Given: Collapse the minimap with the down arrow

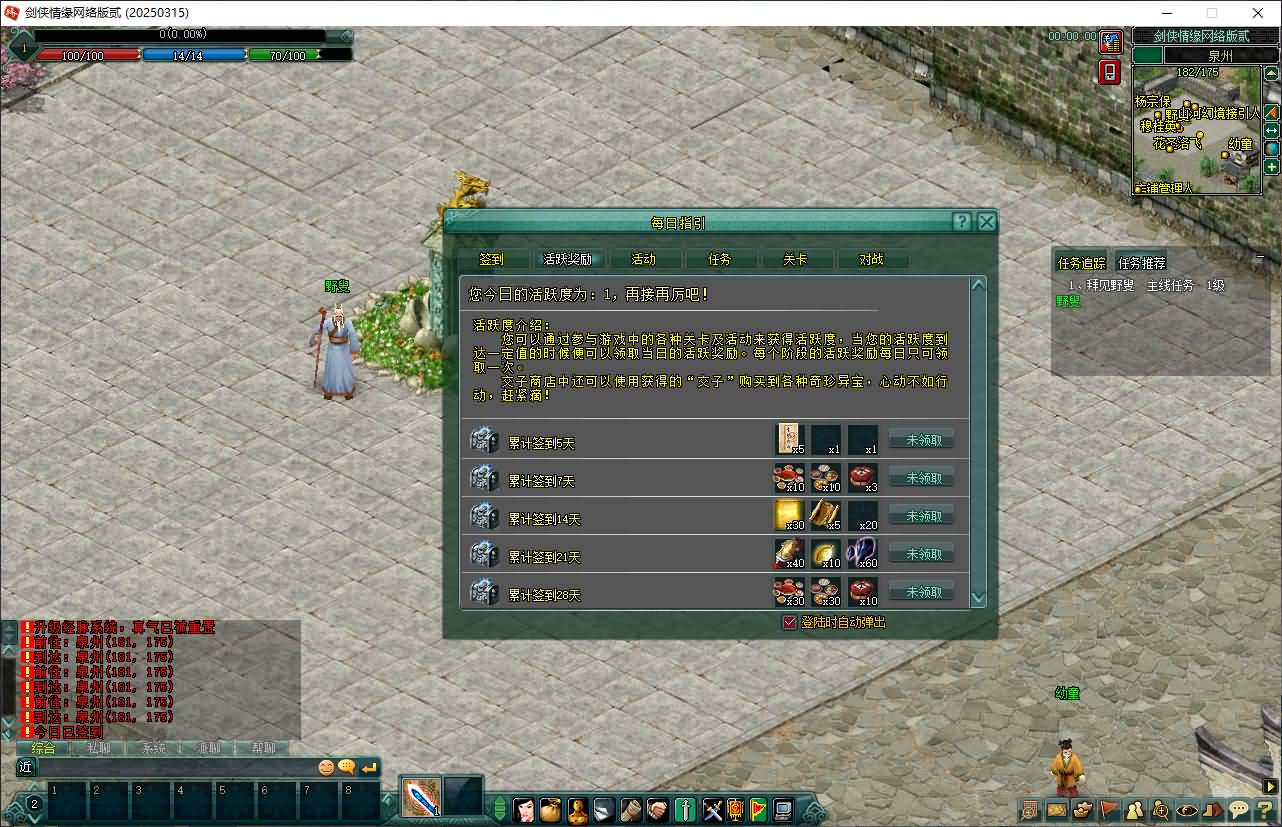Looking at the screenshot, I should point(1262,255).
